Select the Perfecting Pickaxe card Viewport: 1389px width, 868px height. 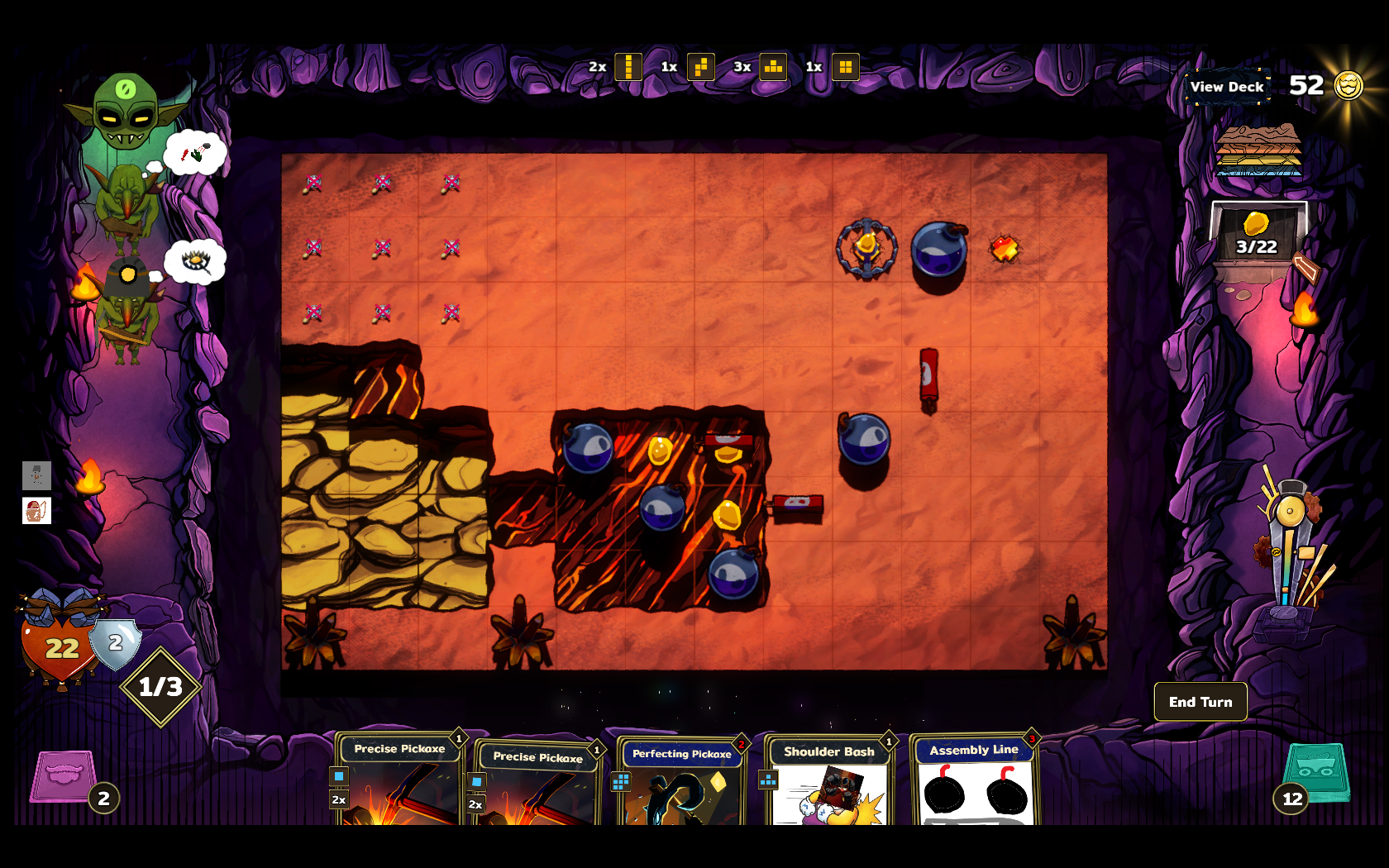coord(681,781)
